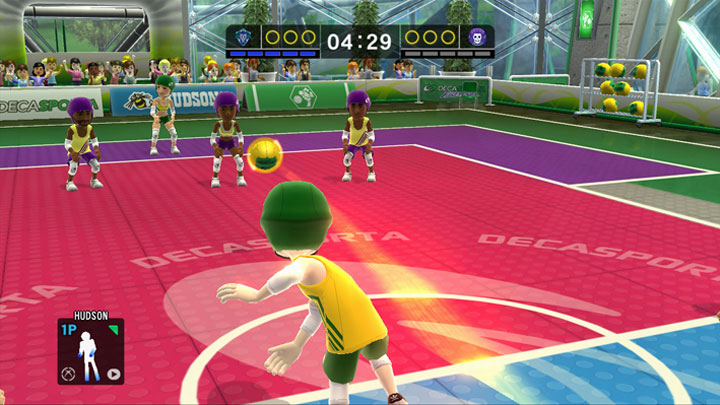Screen dimensions: 720x405
Task: Click the Xbox logo icon in player panel
Action: (67, 376)
